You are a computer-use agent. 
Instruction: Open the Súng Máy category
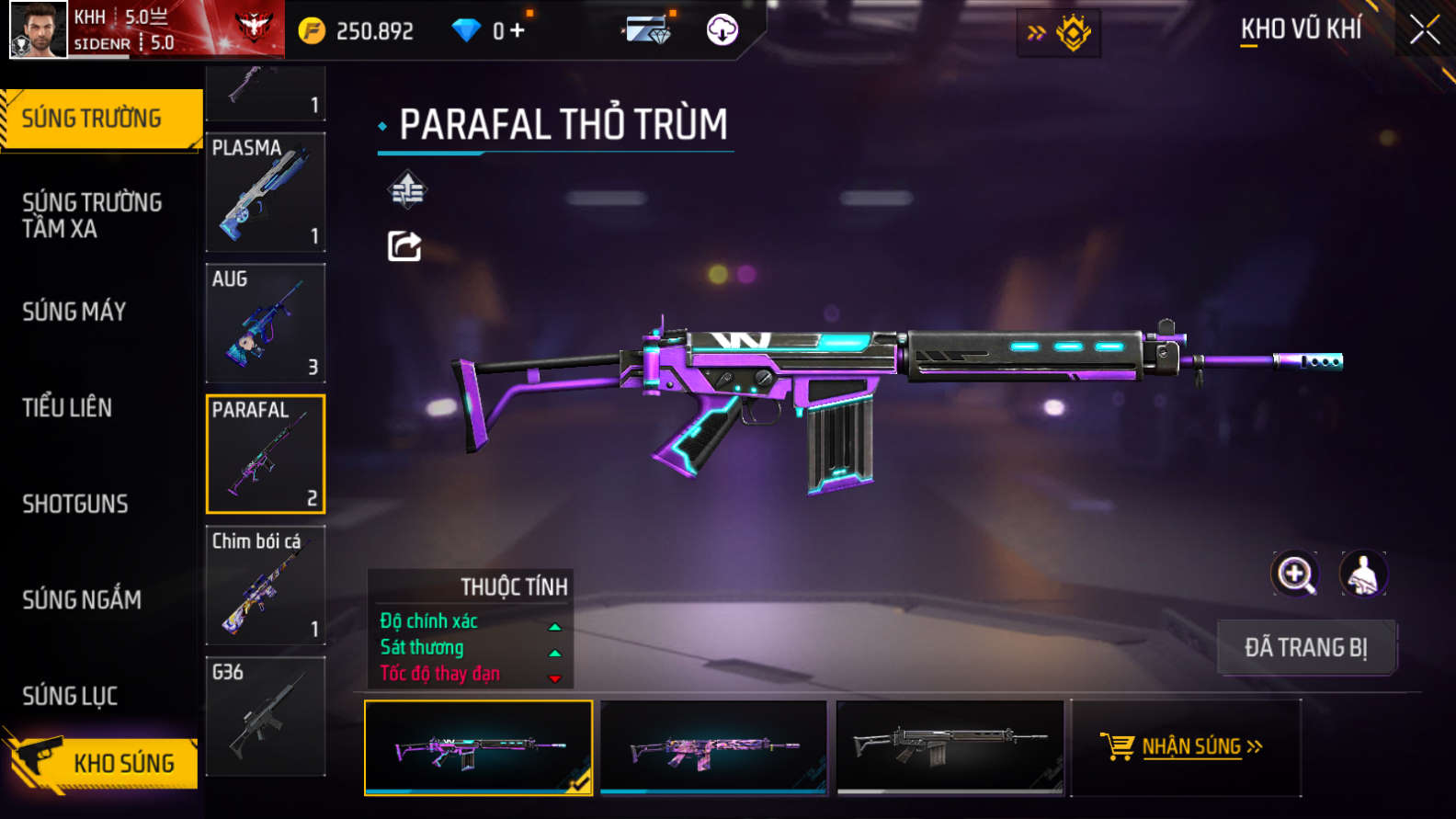[74, 312]
